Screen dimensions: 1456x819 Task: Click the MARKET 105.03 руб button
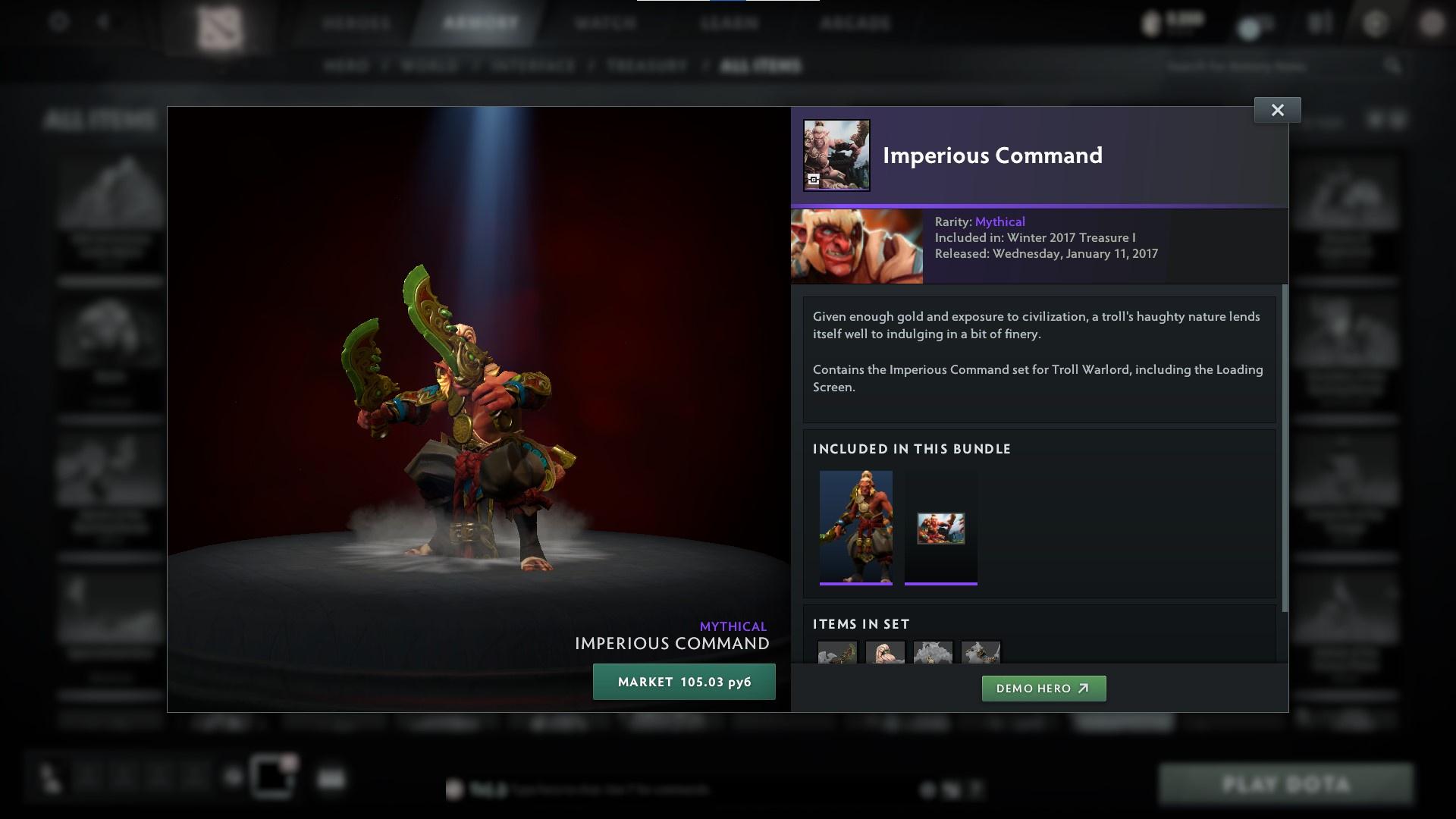pyautogui.click(x=684, y=682)
